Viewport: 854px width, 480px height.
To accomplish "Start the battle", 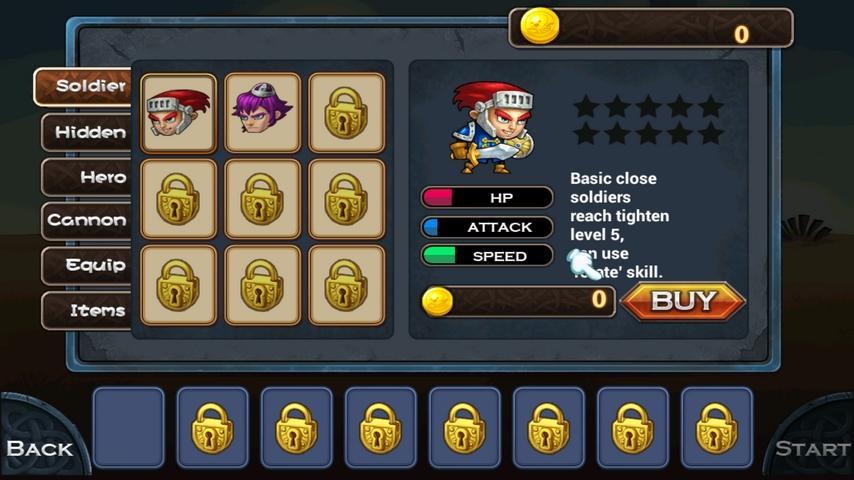I will coord(812,448).
